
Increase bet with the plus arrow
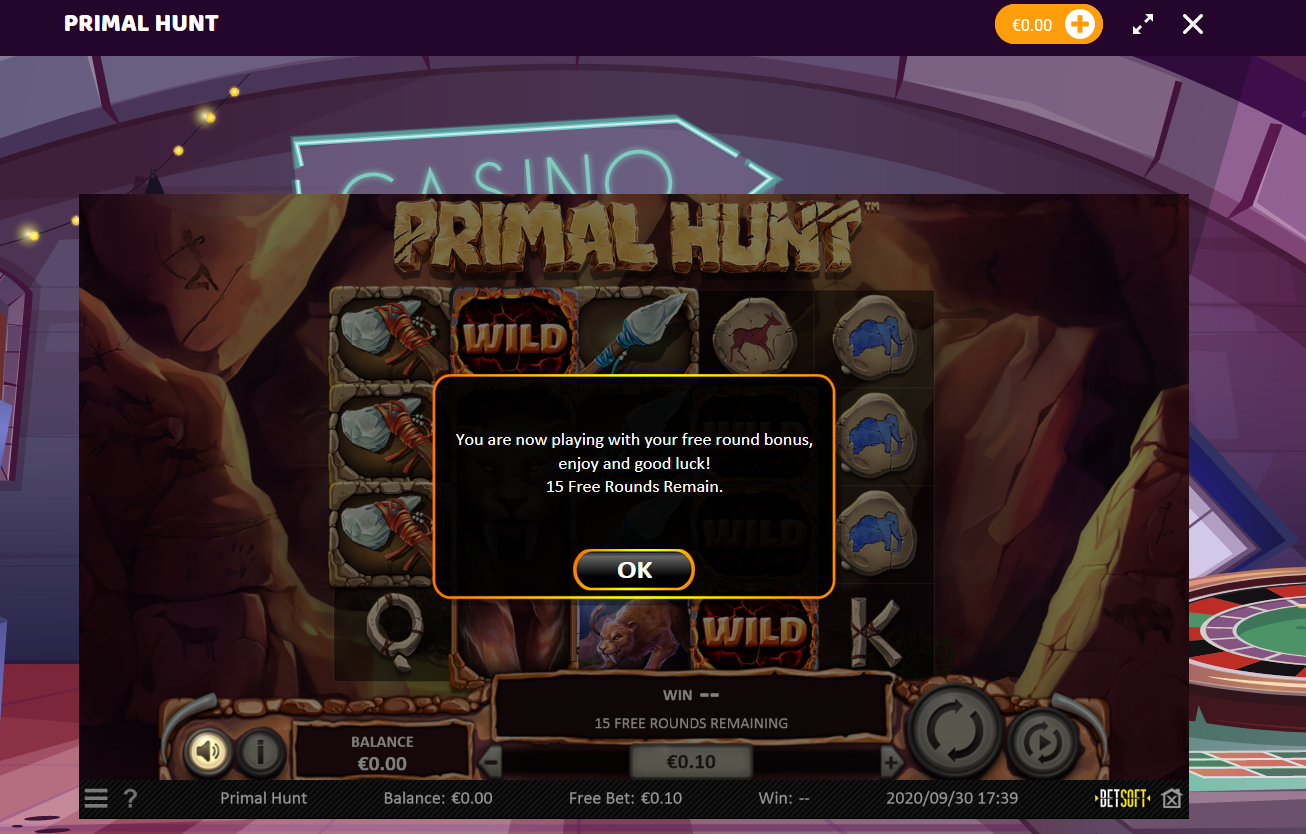(x=892, y=761)
